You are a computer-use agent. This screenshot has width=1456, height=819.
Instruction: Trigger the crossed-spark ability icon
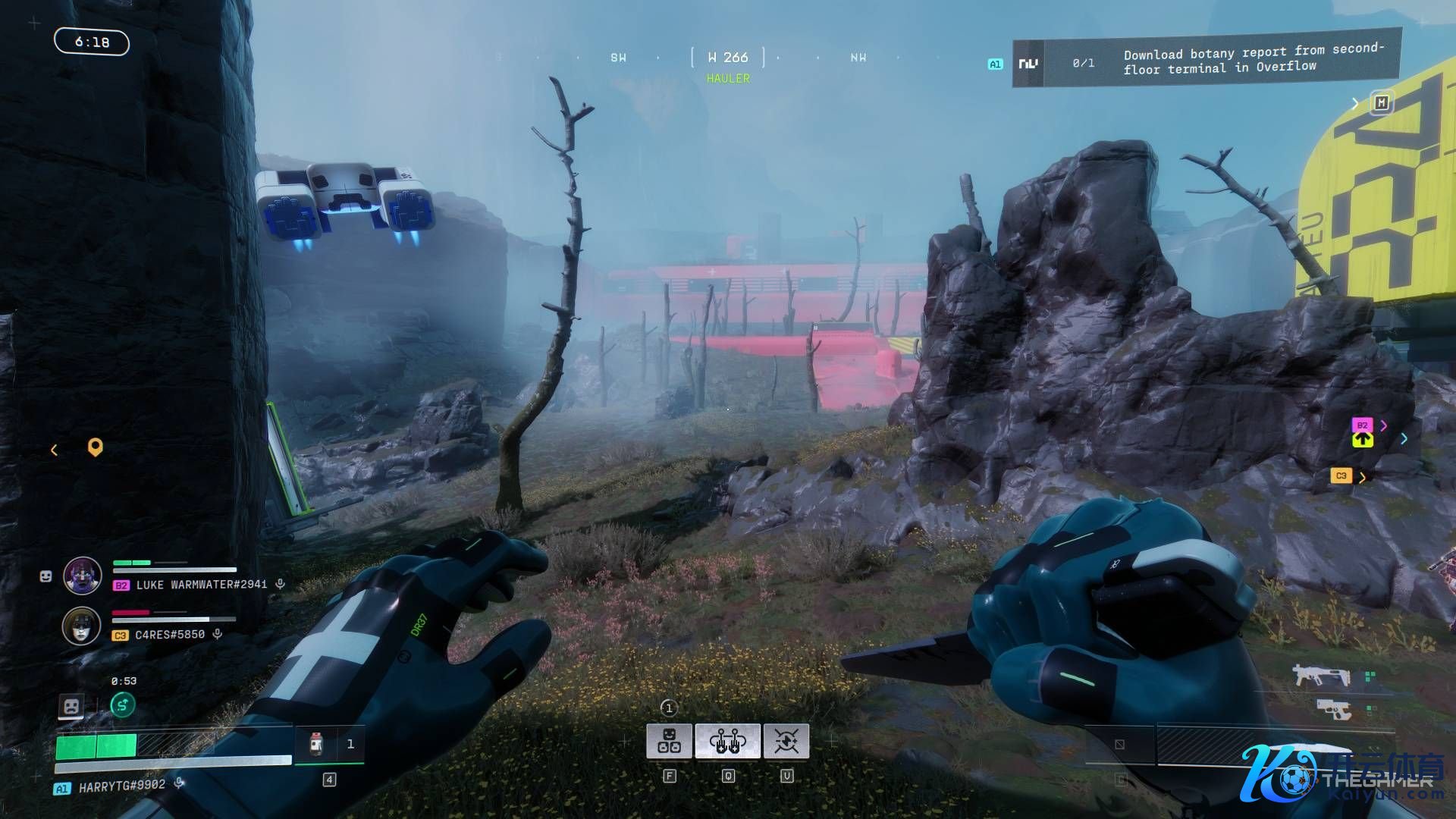[786, 741]
